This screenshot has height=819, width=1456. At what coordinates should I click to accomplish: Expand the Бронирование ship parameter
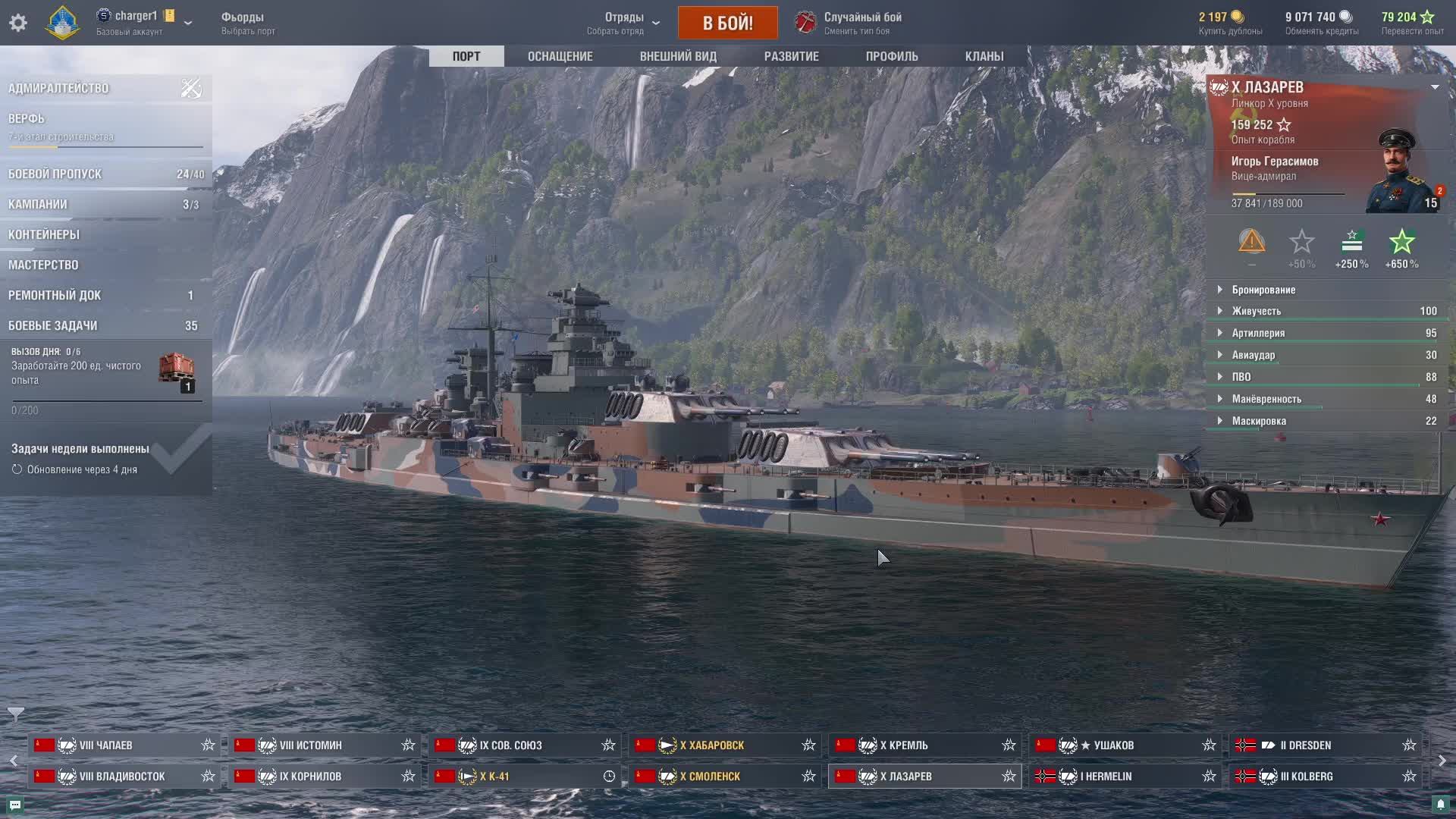[1263, 290]
